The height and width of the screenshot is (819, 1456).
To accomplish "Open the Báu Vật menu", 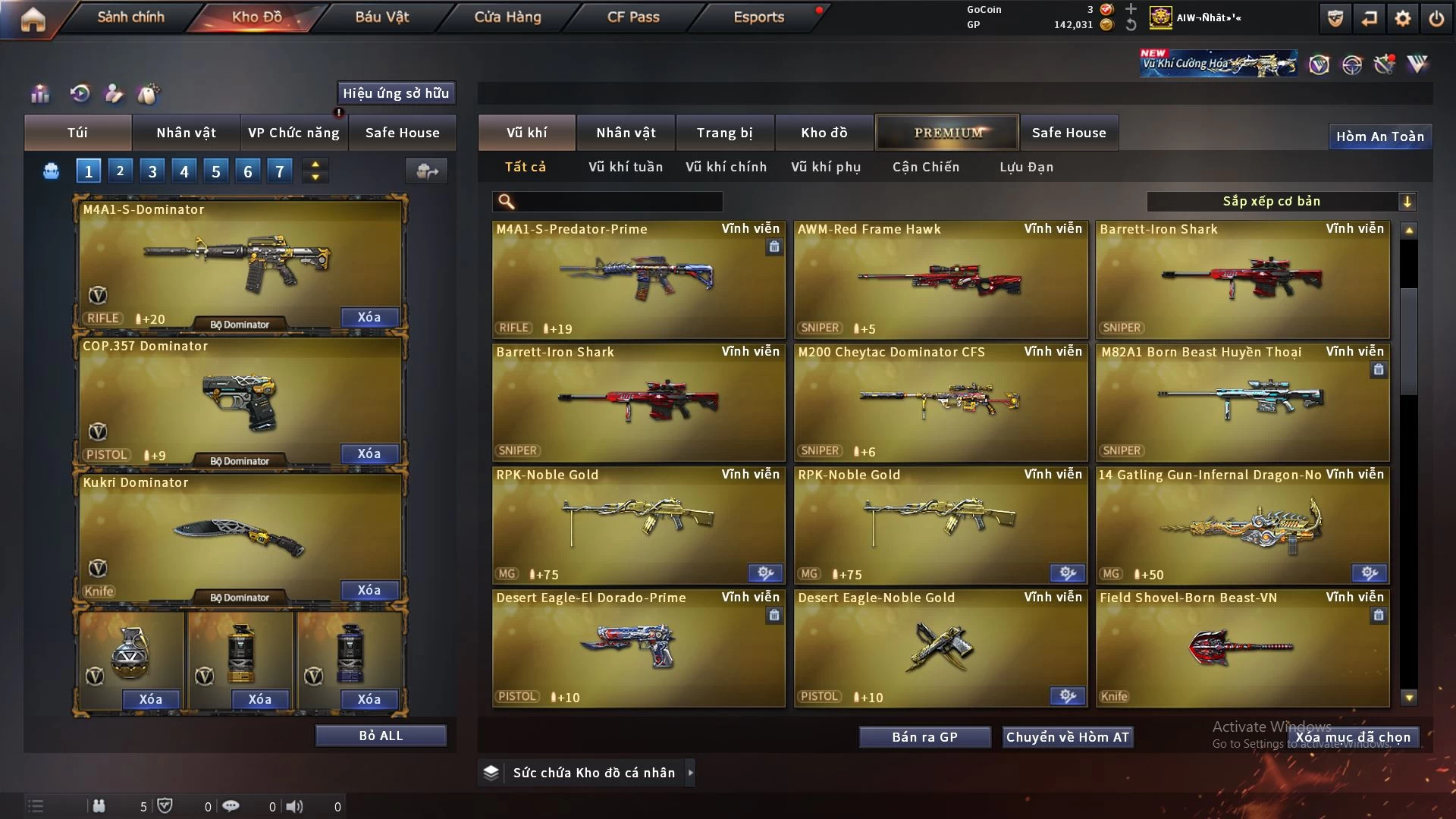I will coord(381,17).
